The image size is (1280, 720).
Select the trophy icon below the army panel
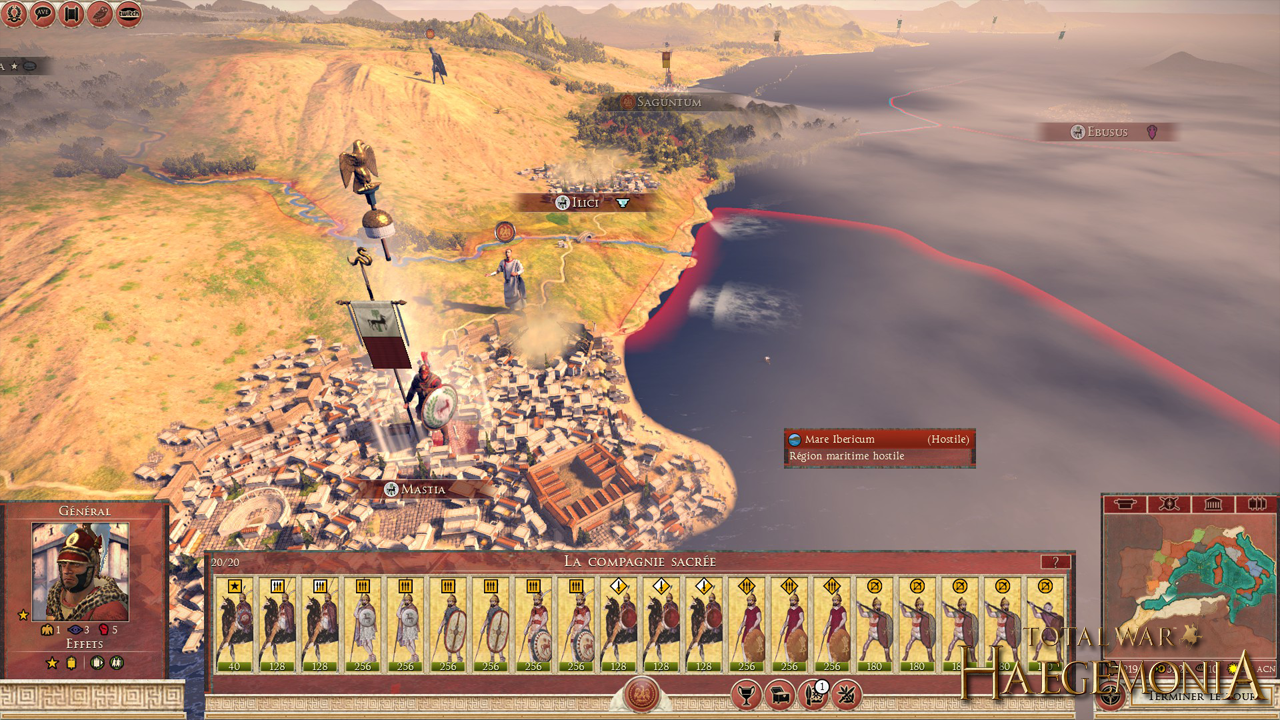click(745, 695)
